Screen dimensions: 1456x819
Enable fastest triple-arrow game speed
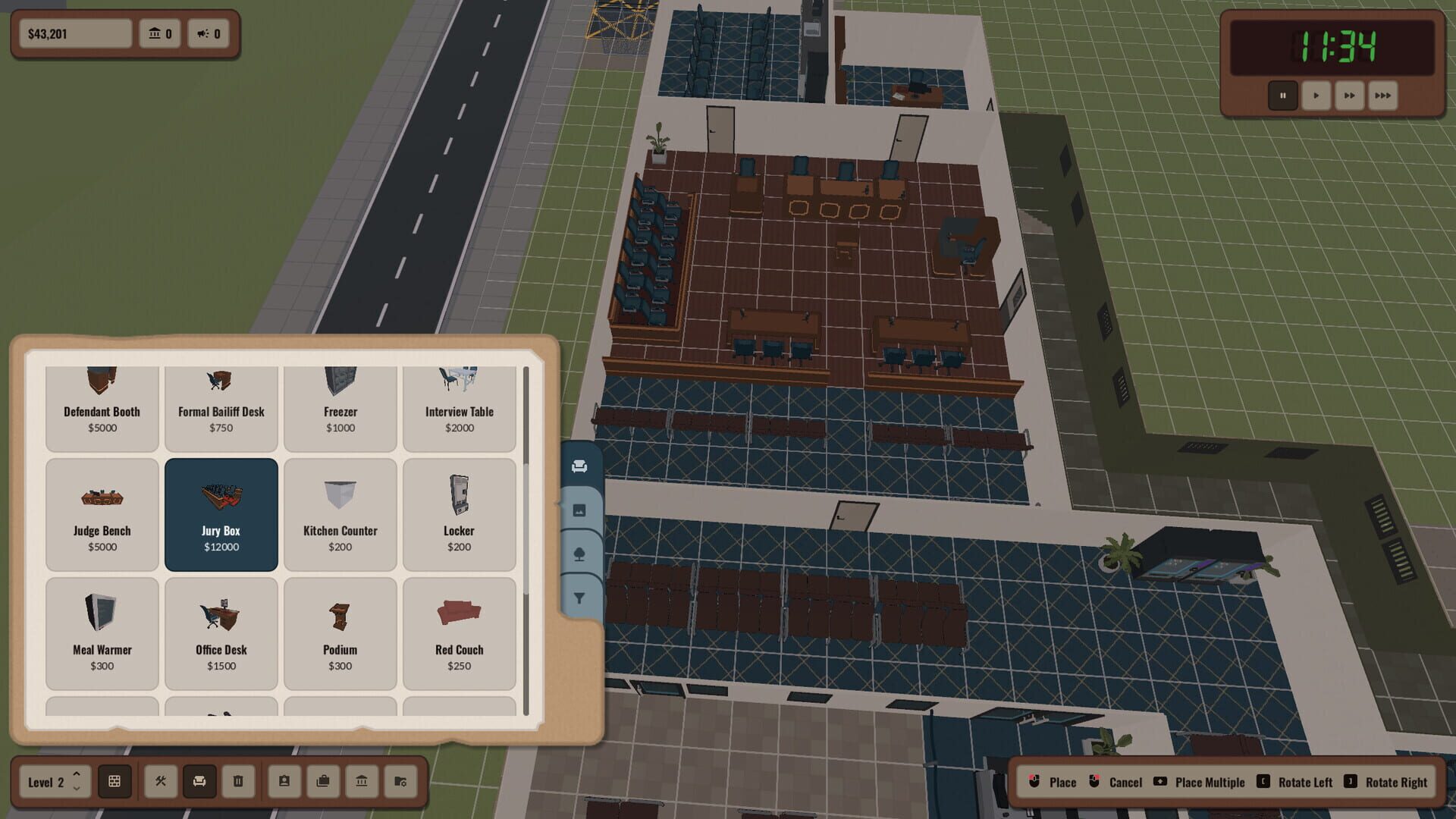[1382, 96]
